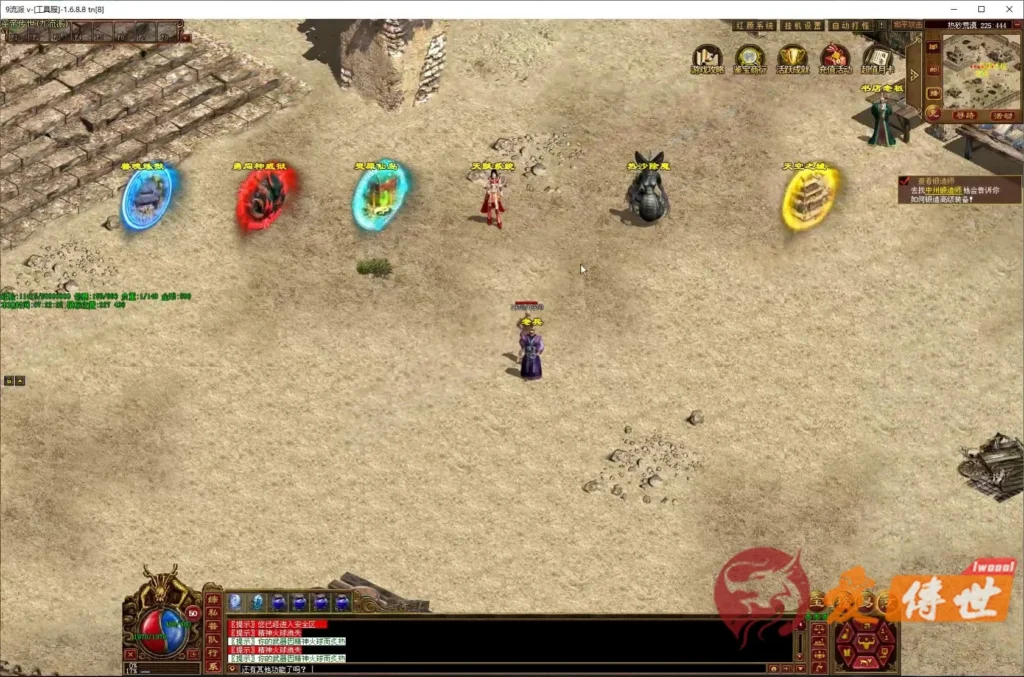Select the 队 team chat channel tab
Viewport: 1024px width, 677px height.
(212, 639)
